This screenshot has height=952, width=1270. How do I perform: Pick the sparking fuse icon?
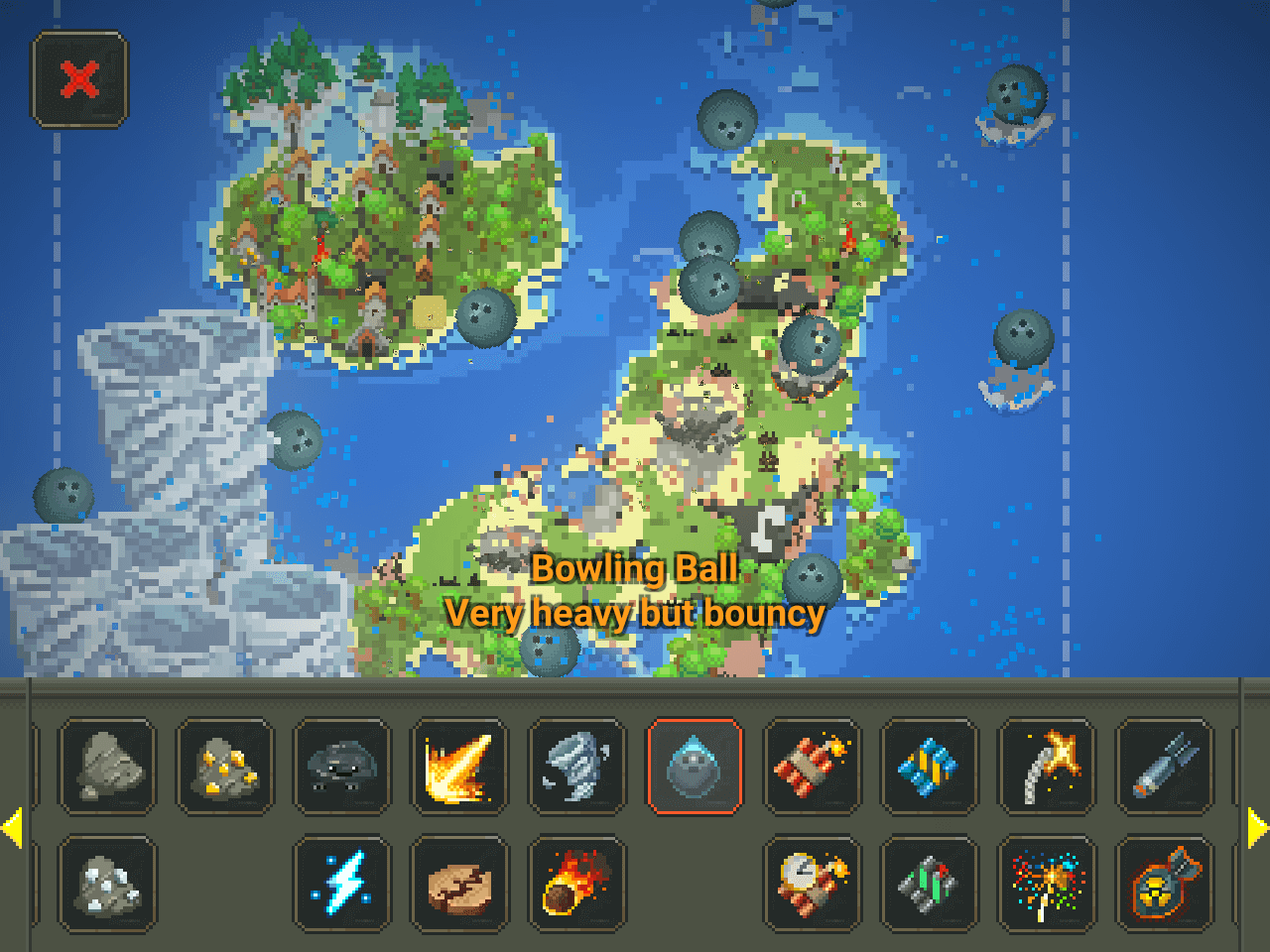[x=1047, y=767]
